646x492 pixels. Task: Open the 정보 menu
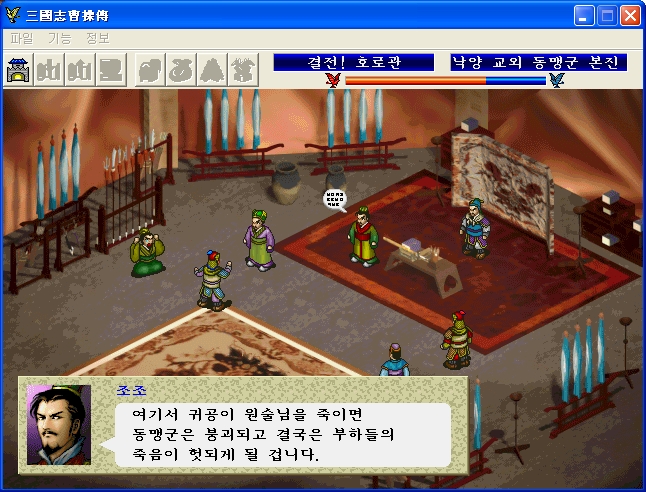(98, 38)
